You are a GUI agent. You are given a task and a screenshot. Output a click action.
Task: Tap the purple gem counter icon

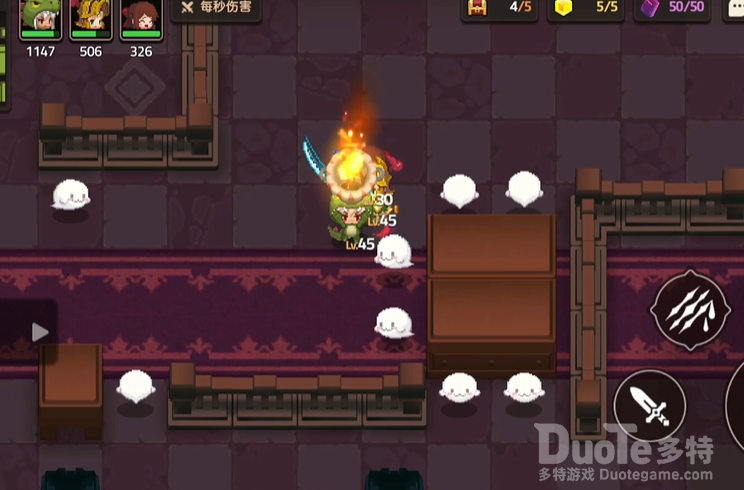click(650, 8)
